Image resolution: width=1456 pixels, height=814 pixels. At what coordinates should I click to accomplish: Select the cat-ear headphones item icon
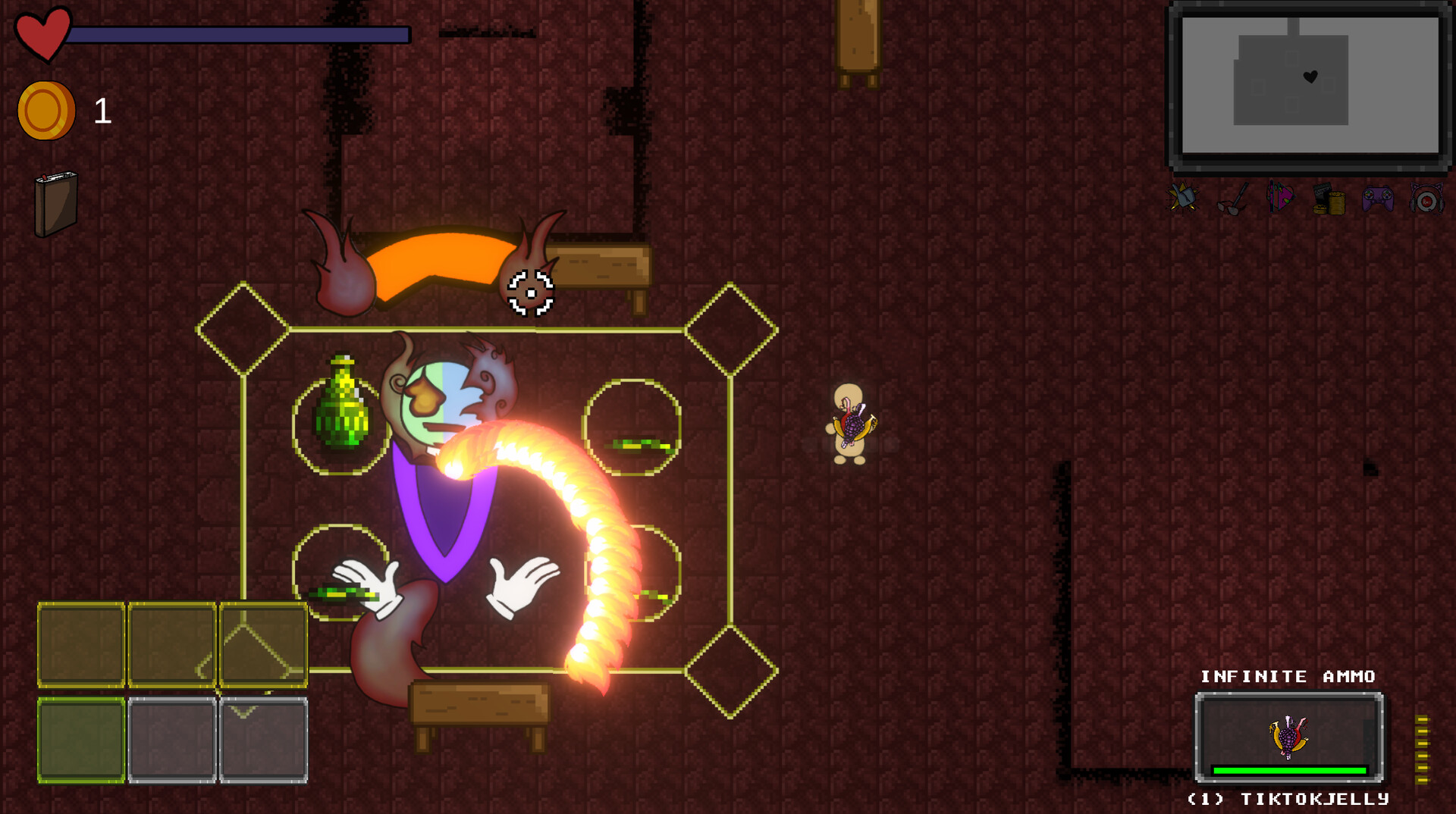pos(1426,200)
